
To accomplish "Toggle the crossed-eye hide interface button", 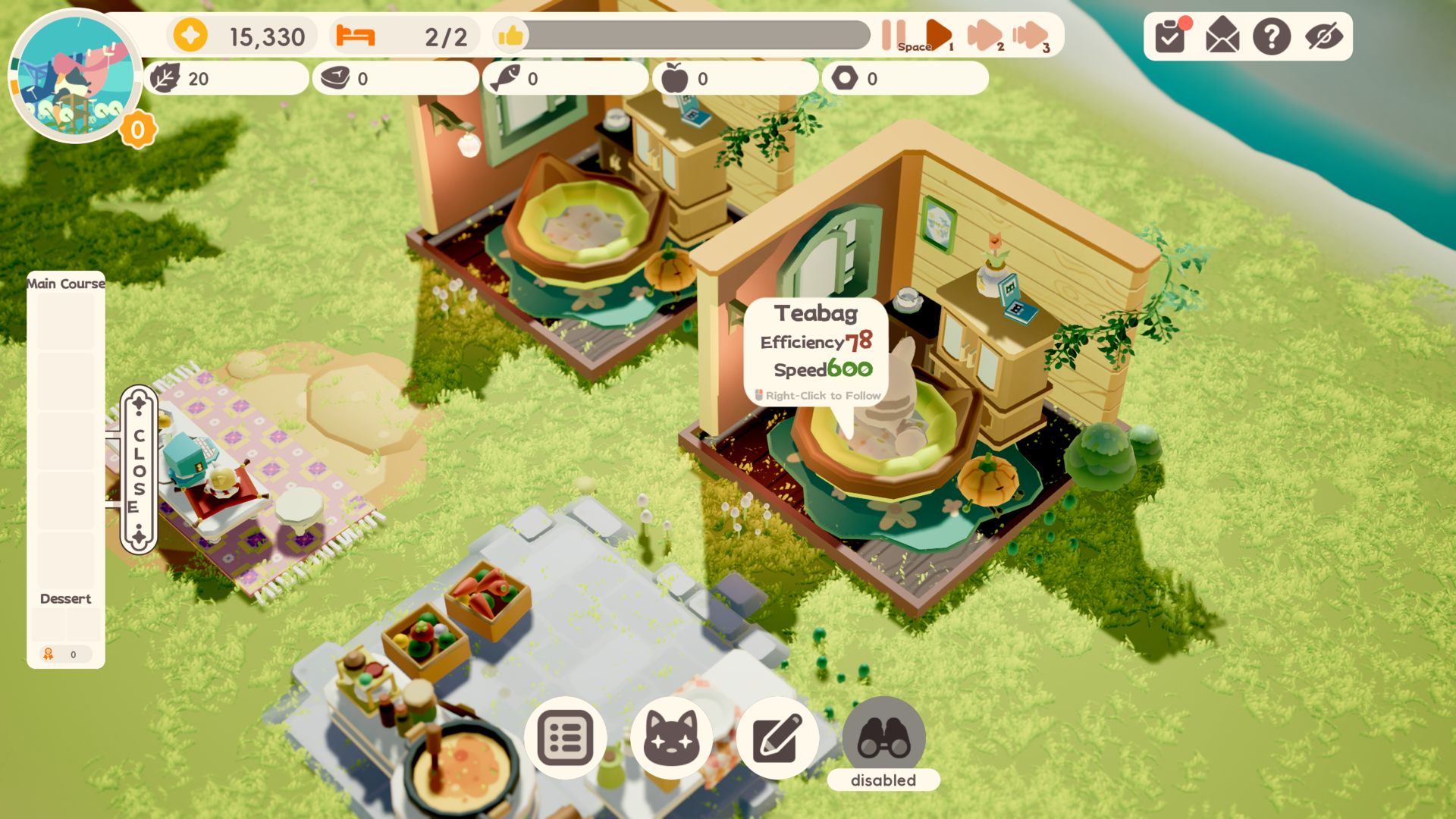I will pos(1323,36).
